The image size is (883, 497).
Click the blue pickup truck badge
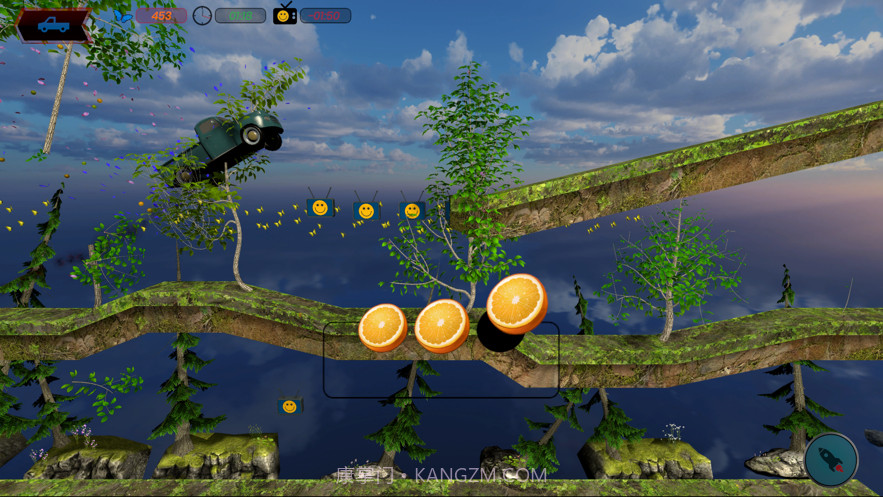(x=53, y=25)
